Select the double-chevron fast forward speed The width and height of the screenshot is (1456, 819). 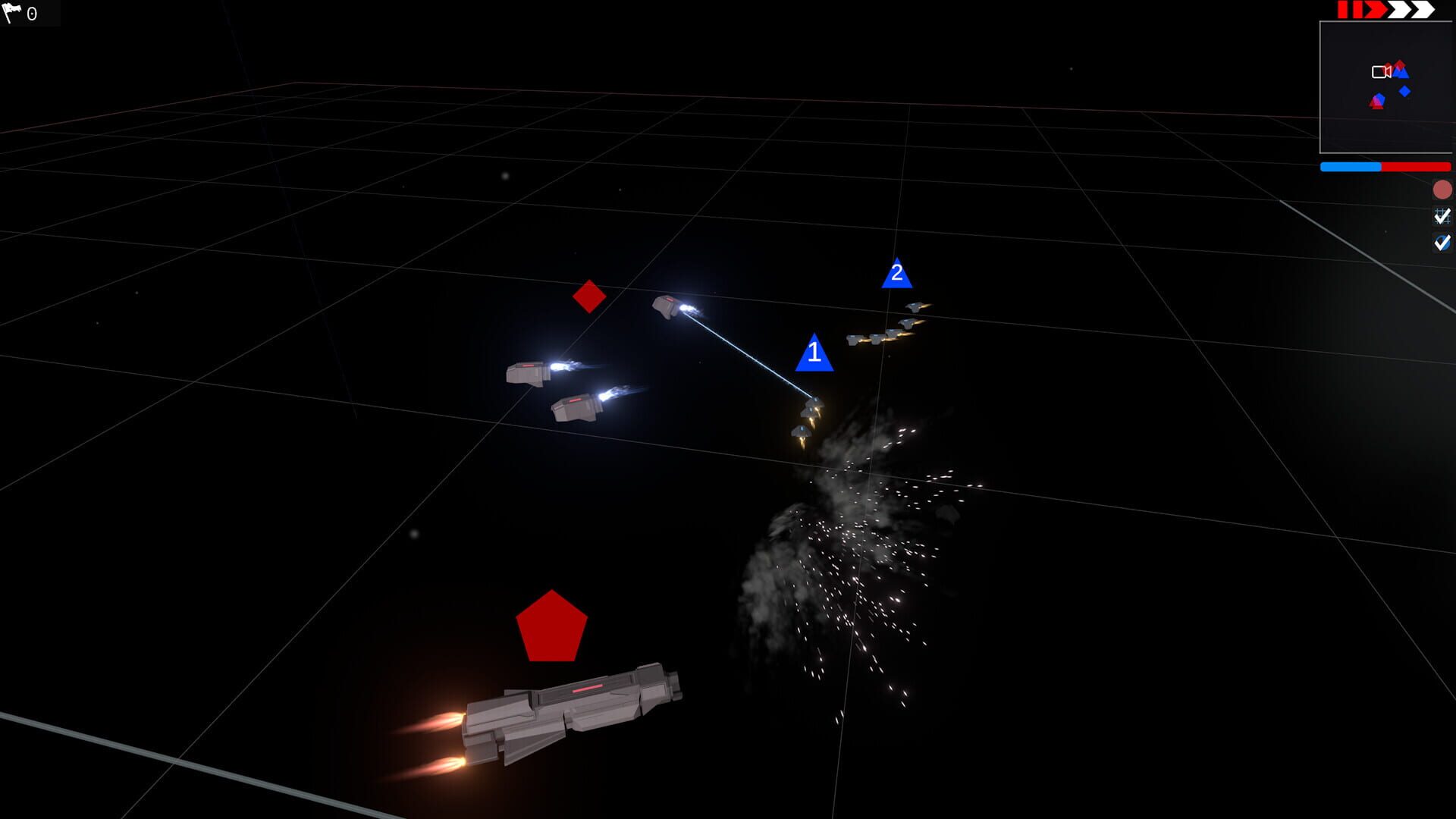point(1398,10)
